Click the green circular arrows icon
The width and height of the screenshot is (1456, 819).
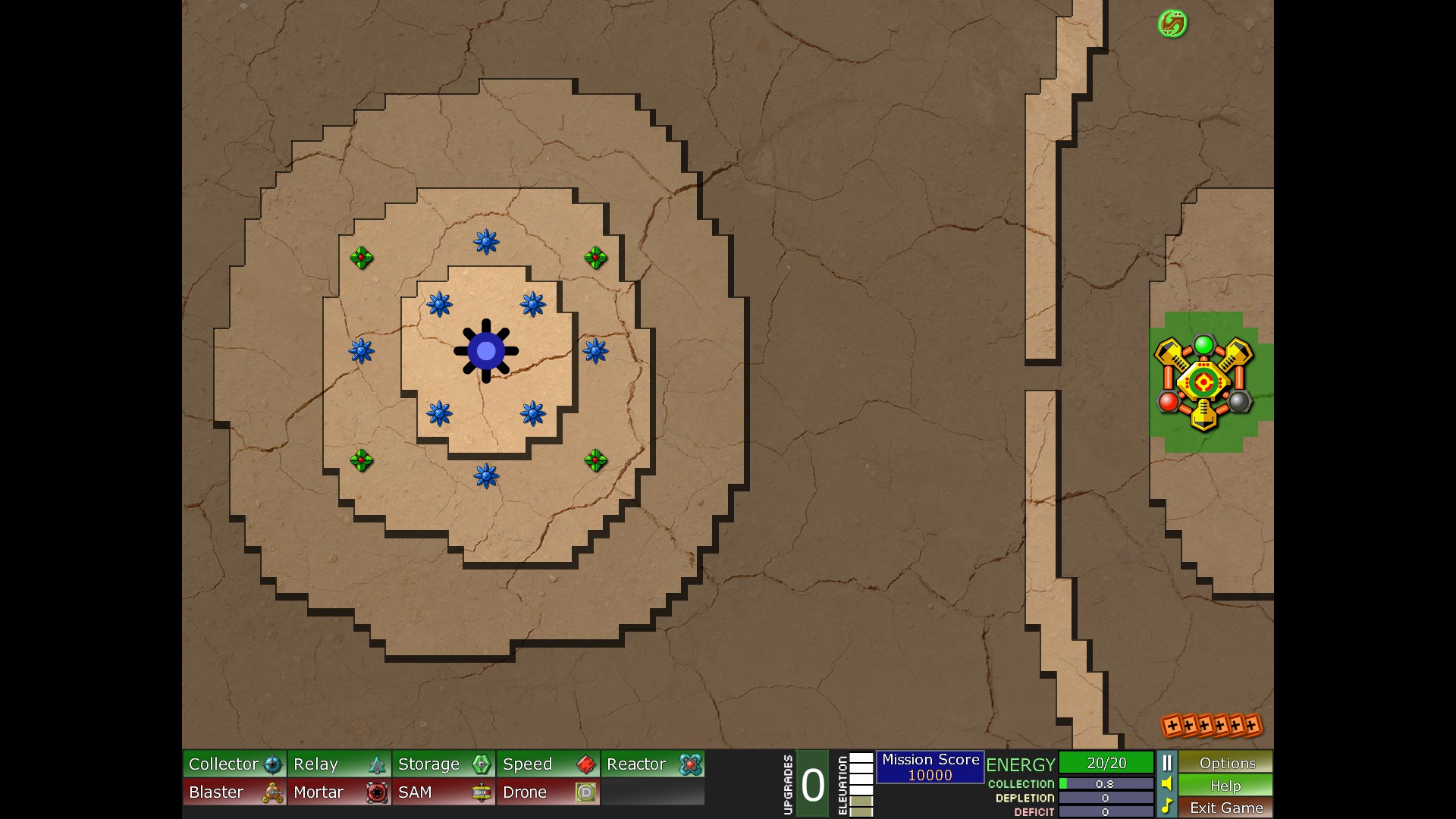click(1172, 24)
